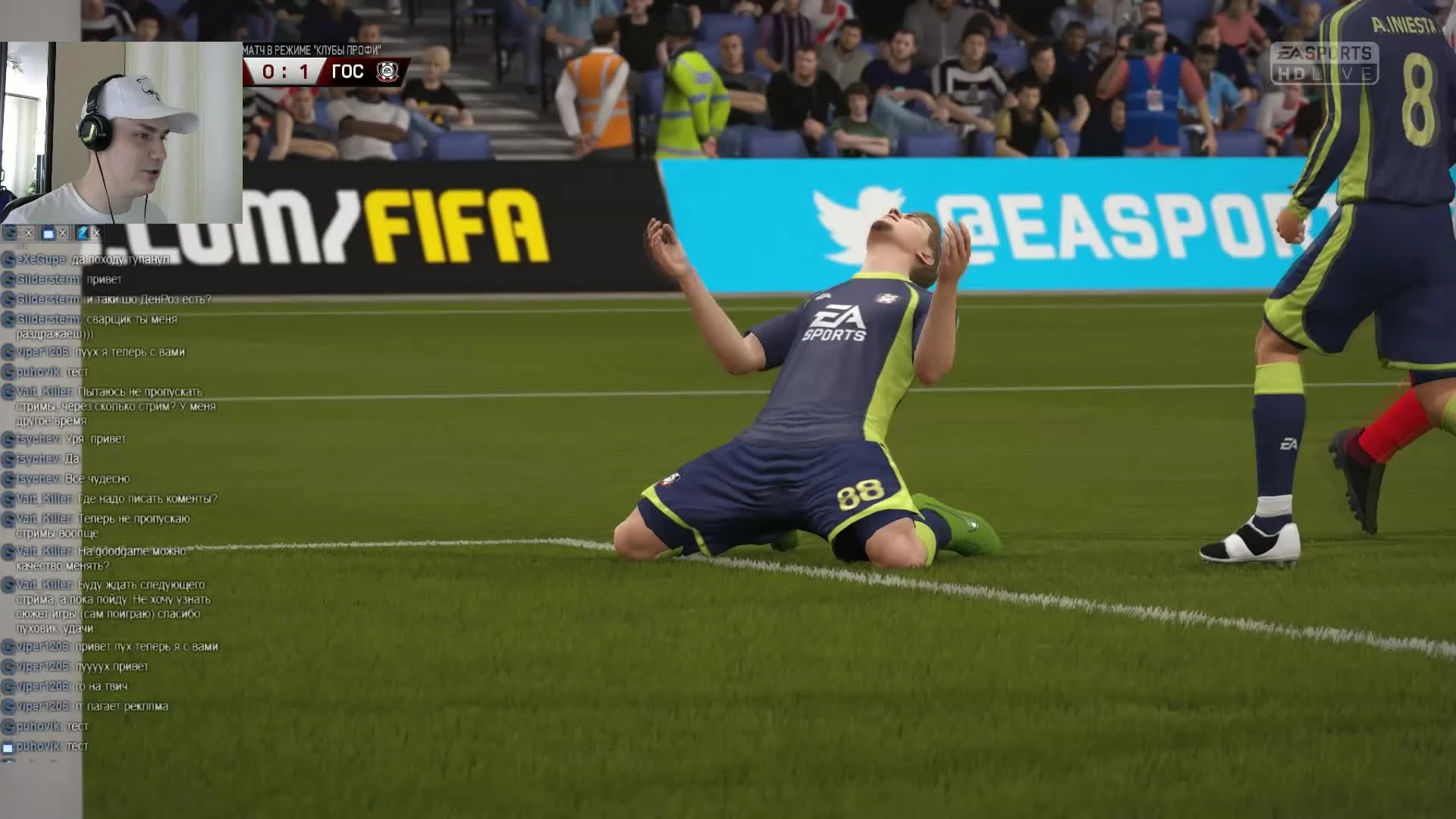The height and width of the screenshot is (819, 1456).
Task: Click the blue Z icon in the overlay toolbar
Action: coord(83,234)
